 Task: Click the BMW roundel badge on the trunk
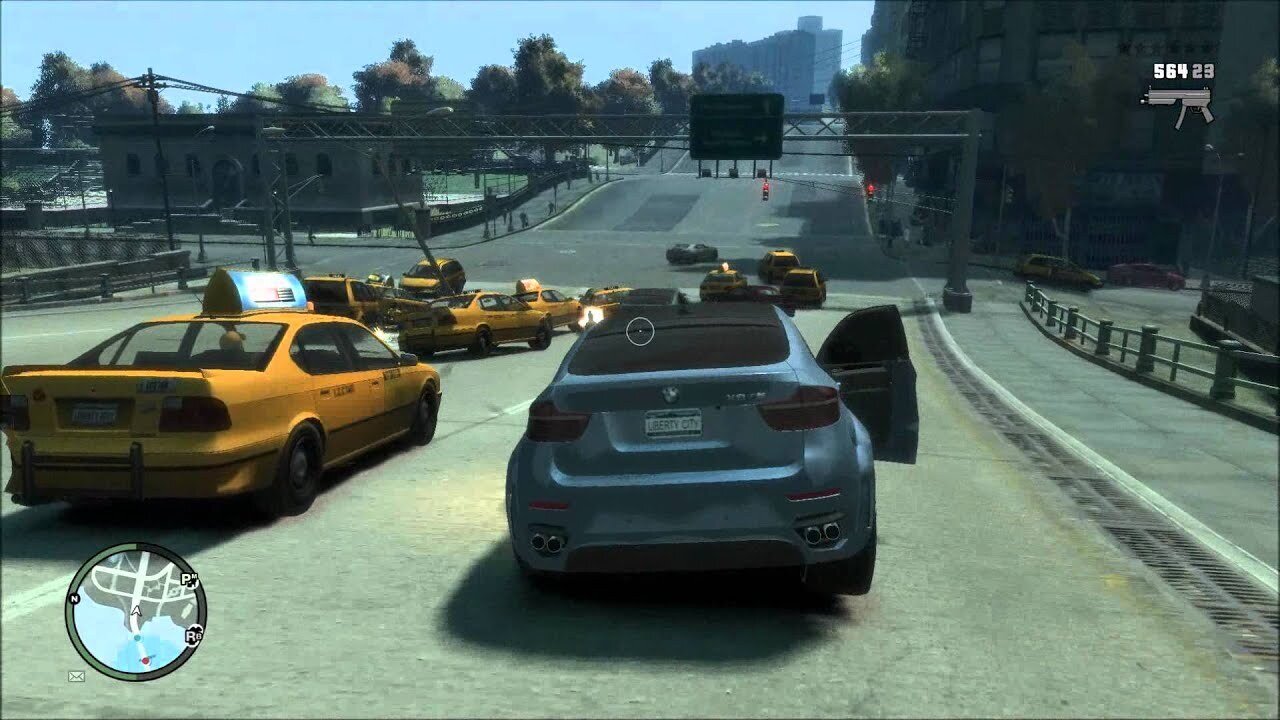tap(672, 395)
